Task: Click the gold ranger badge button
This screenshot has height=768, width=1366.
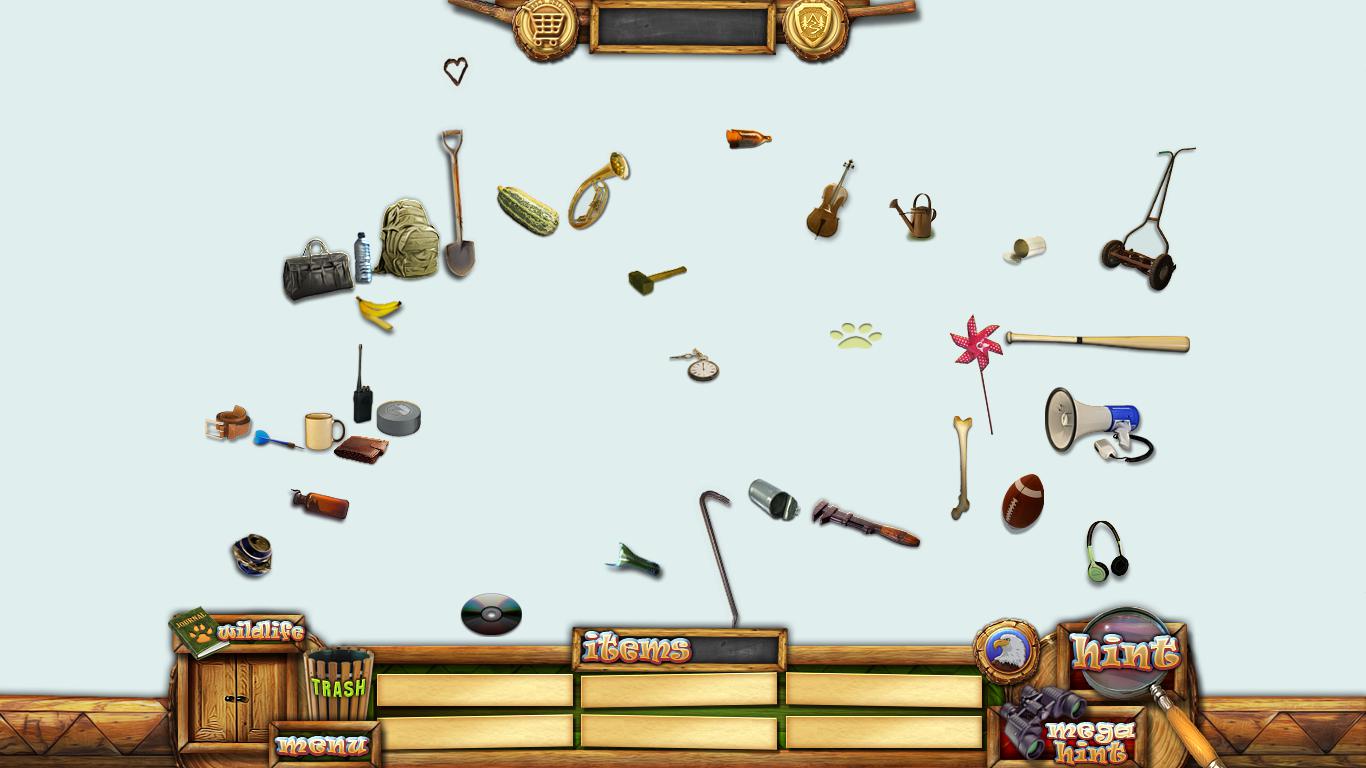Action: click(815, 27)
